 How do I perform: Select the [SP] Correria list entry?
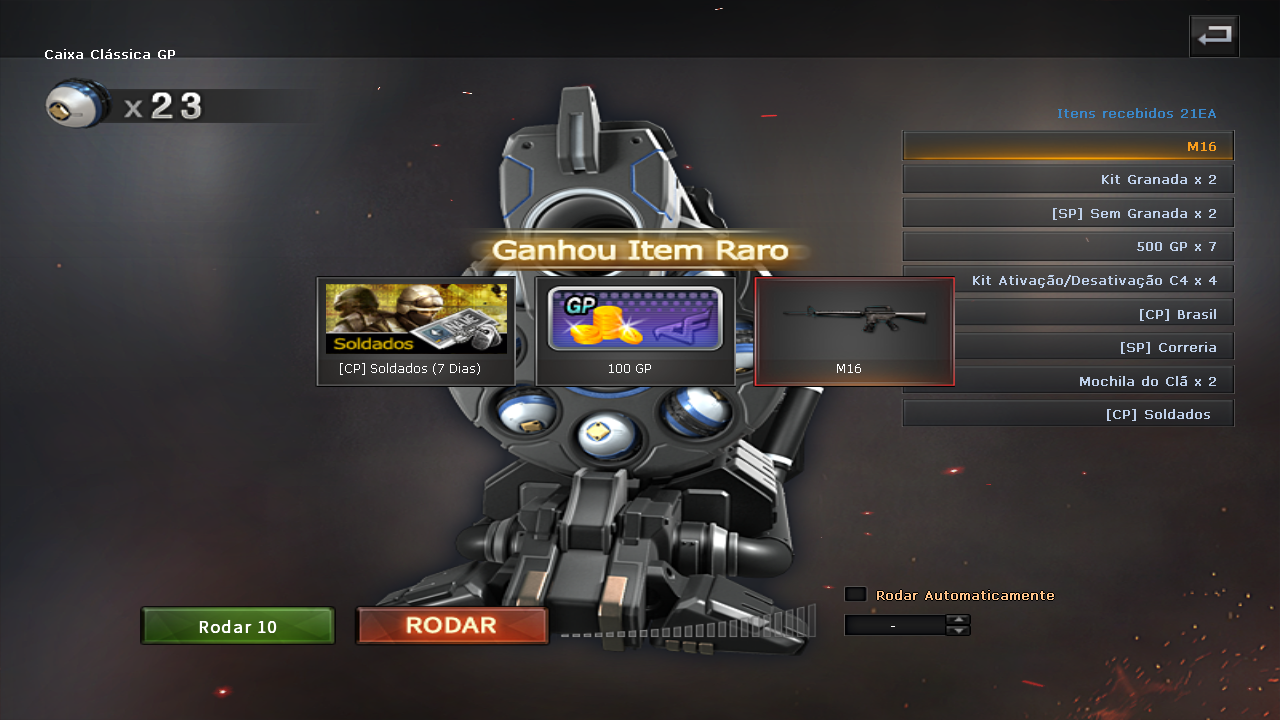coord(1094,347)
